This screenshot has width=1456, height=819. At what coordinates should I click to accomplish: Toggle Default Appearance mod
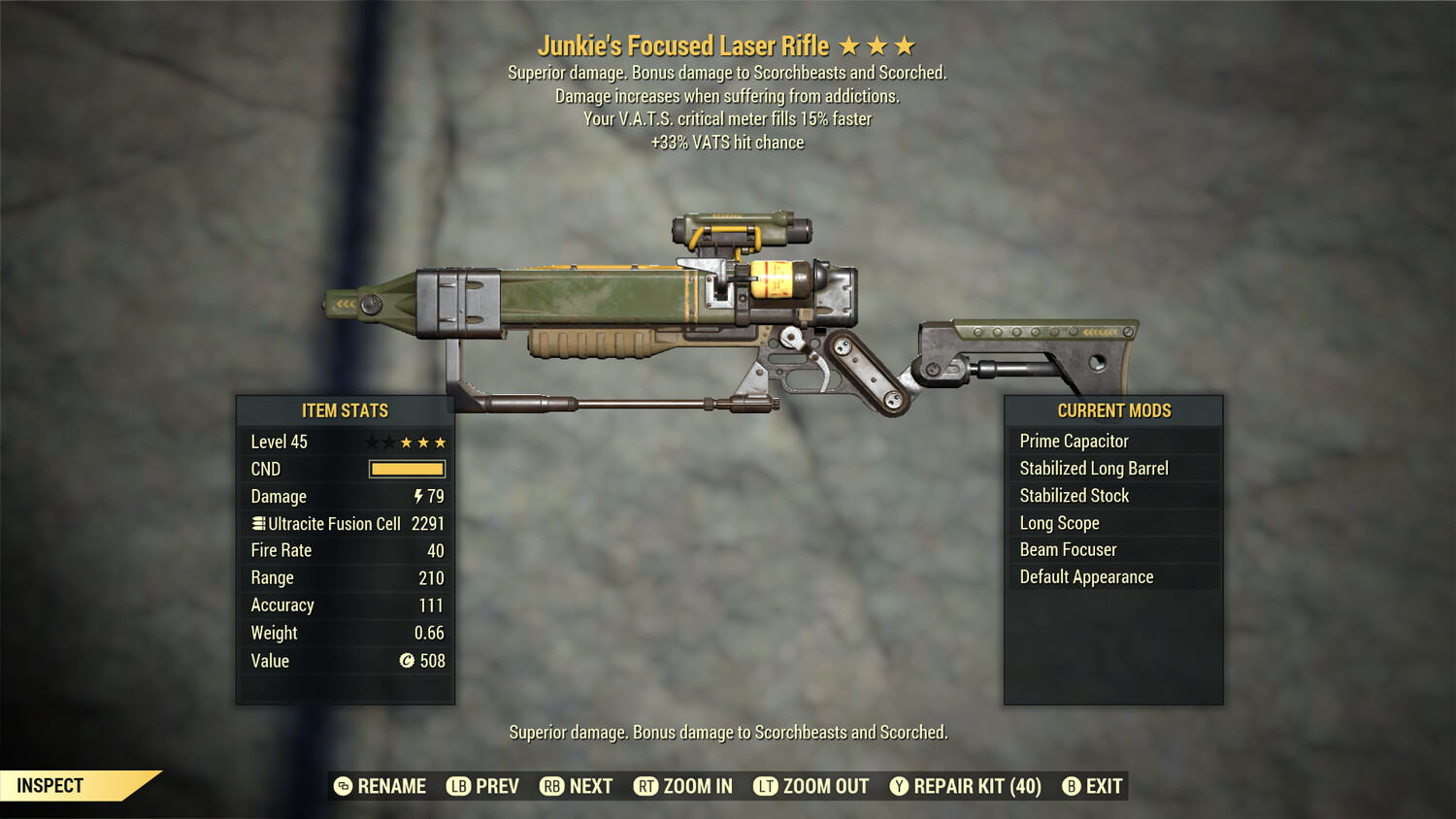point(1085,576)
